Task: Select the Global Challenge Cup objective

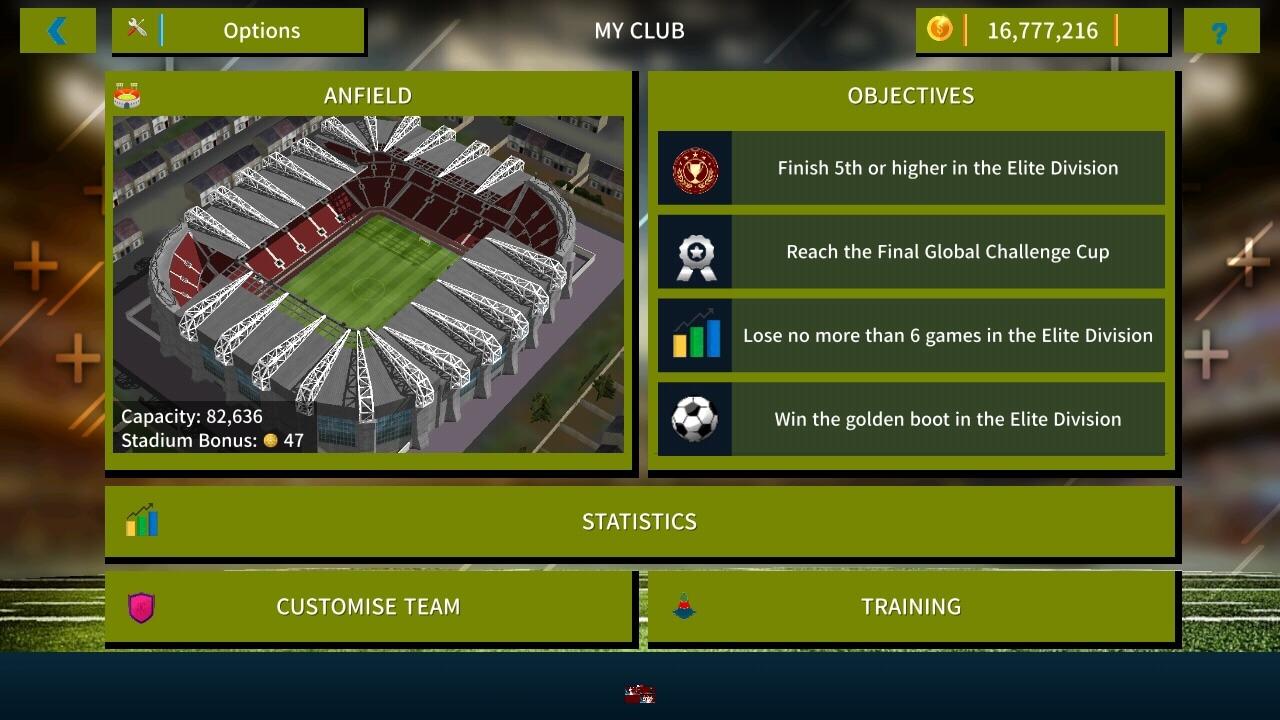Action: pyautogui.click(x=911, y=252)
